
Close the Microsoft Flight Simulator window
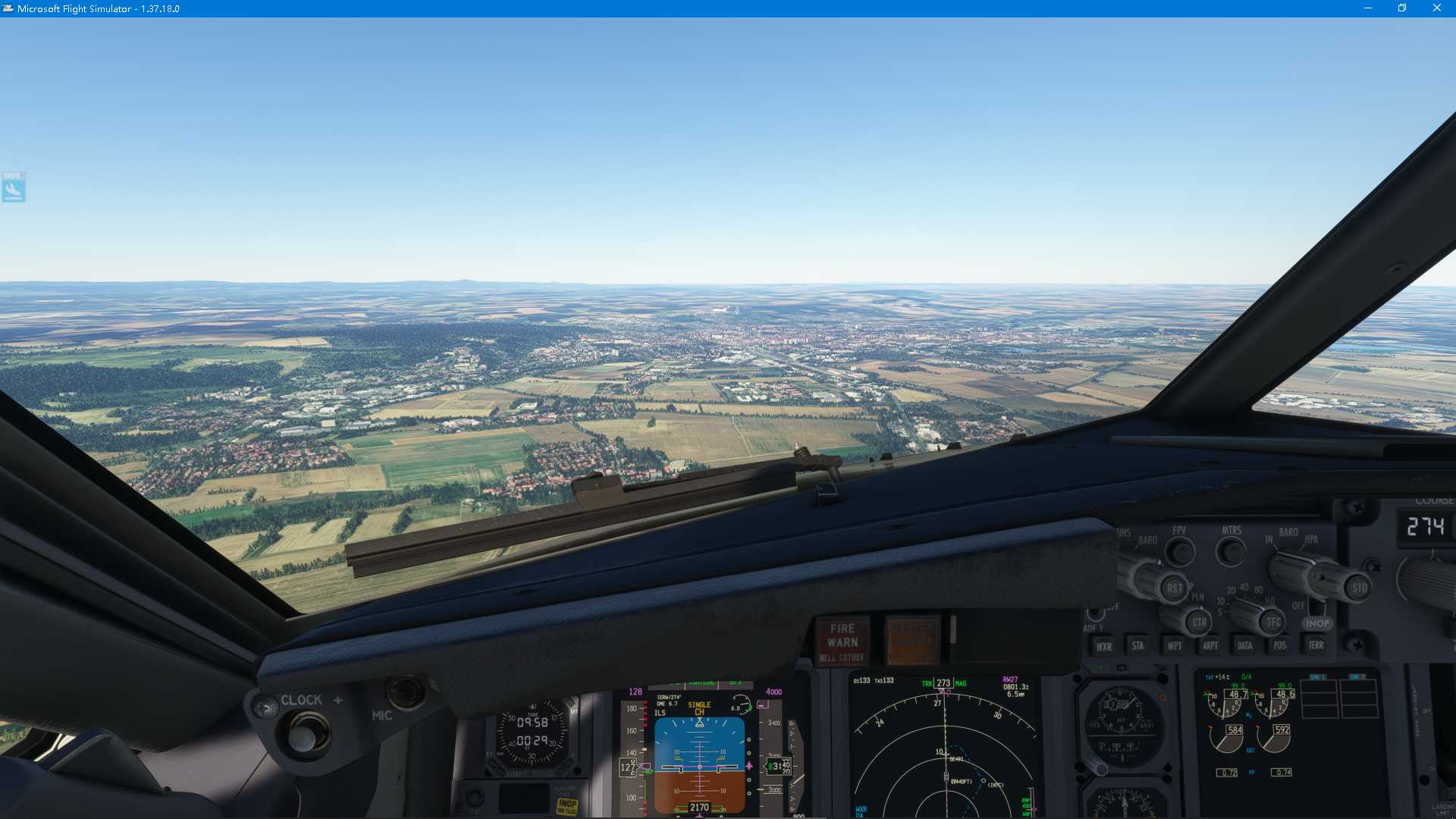(x=1436, y=8)
